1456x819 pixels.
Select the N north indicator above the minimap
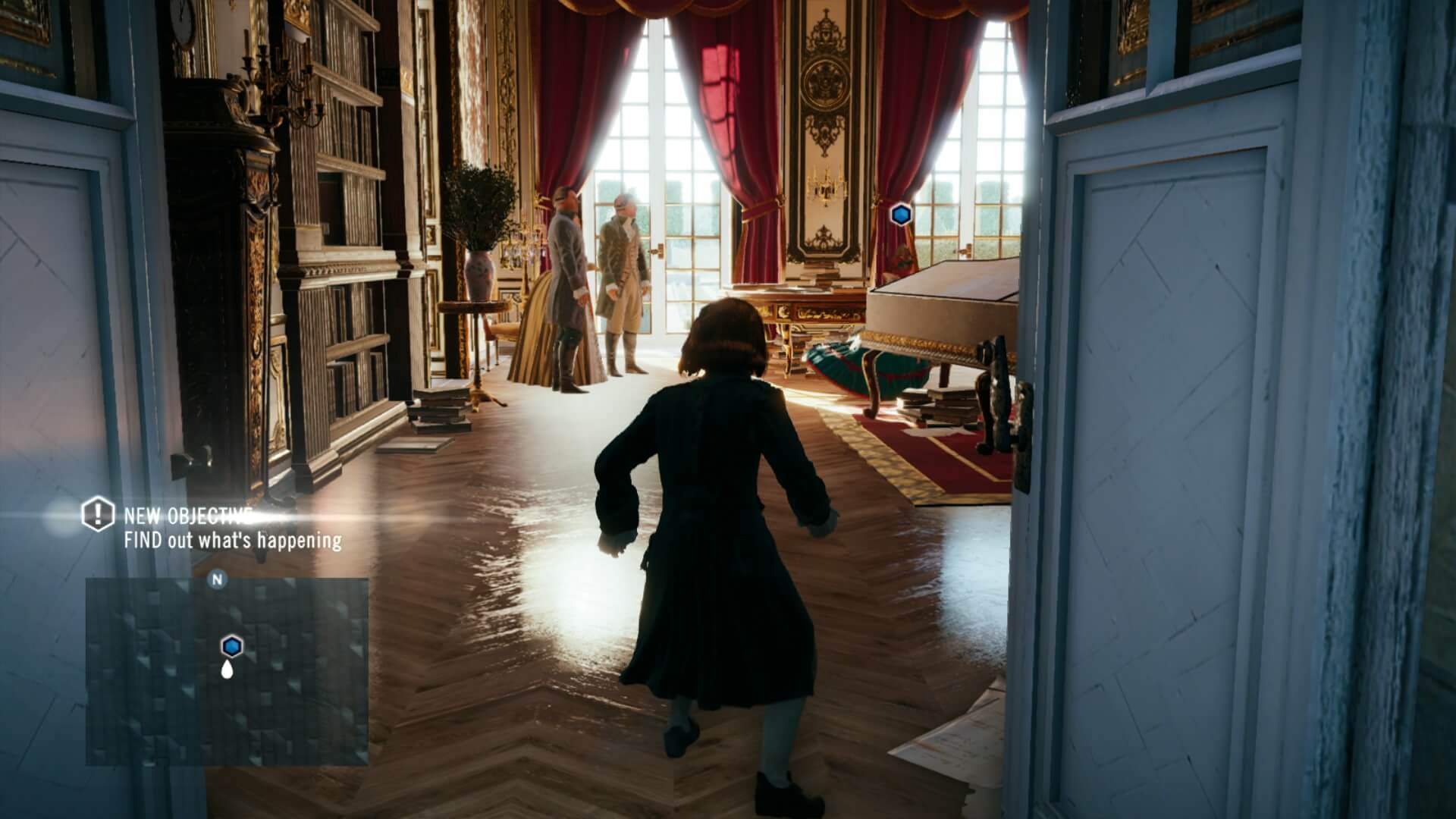215,579
